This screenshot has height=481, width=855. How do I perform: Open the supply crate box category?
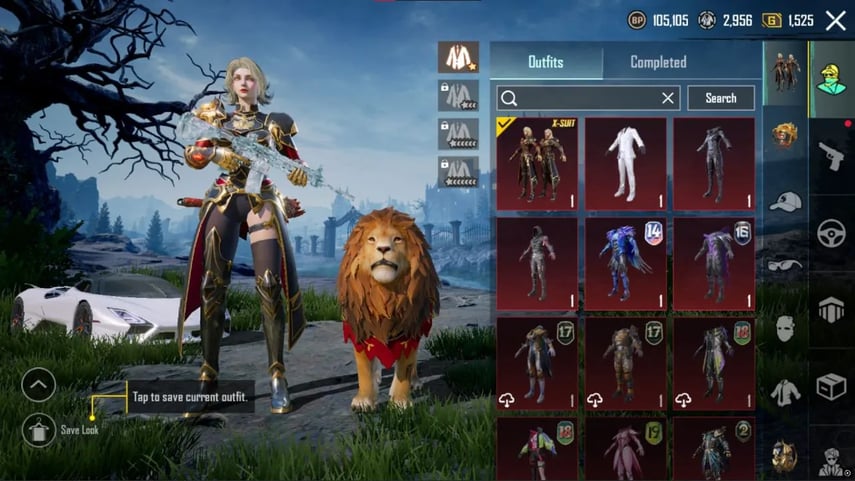(831, 386)
